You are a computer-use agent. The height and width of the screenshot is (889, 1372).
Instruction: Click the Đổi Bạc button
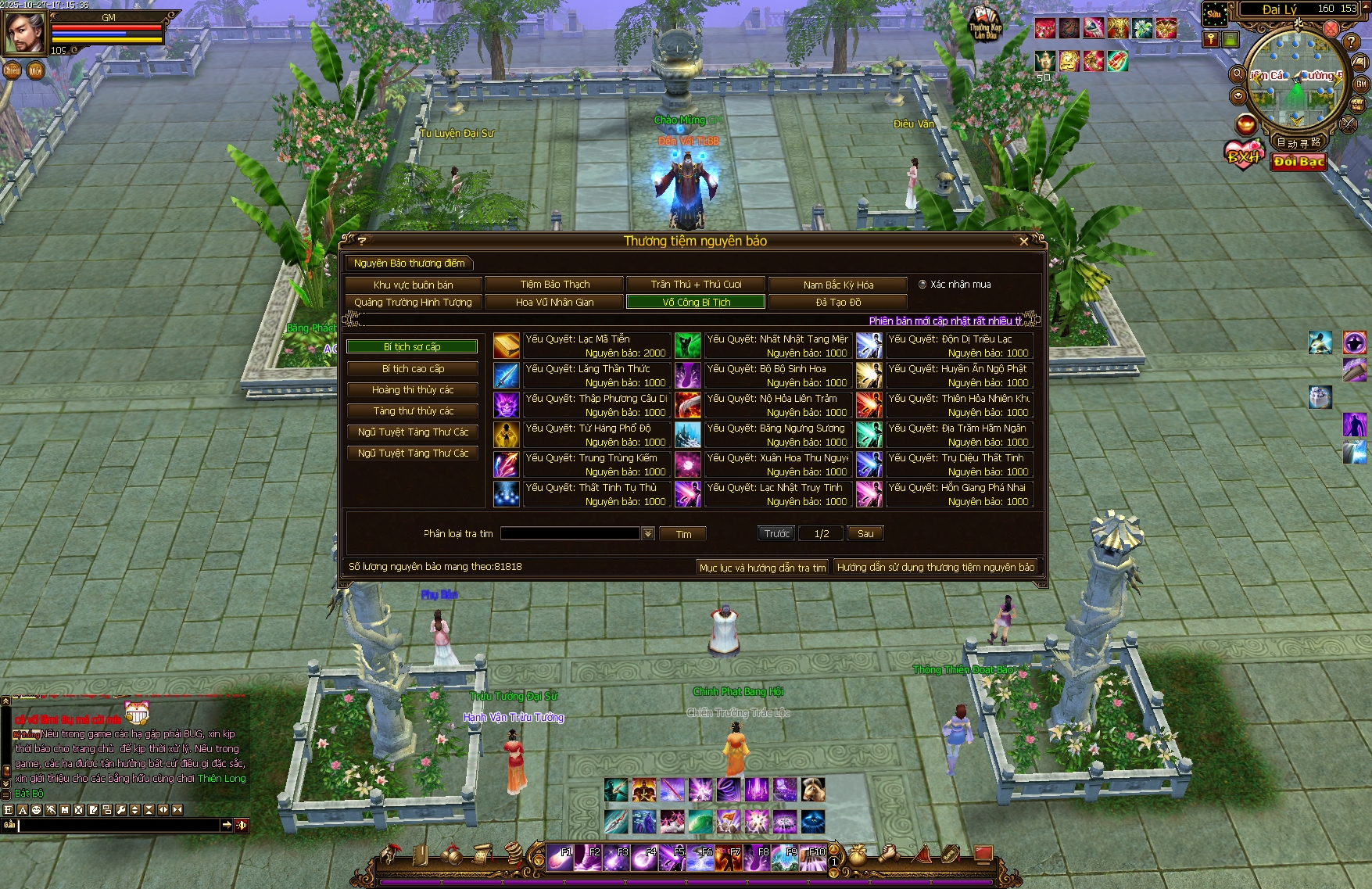tap(1299, 162)
